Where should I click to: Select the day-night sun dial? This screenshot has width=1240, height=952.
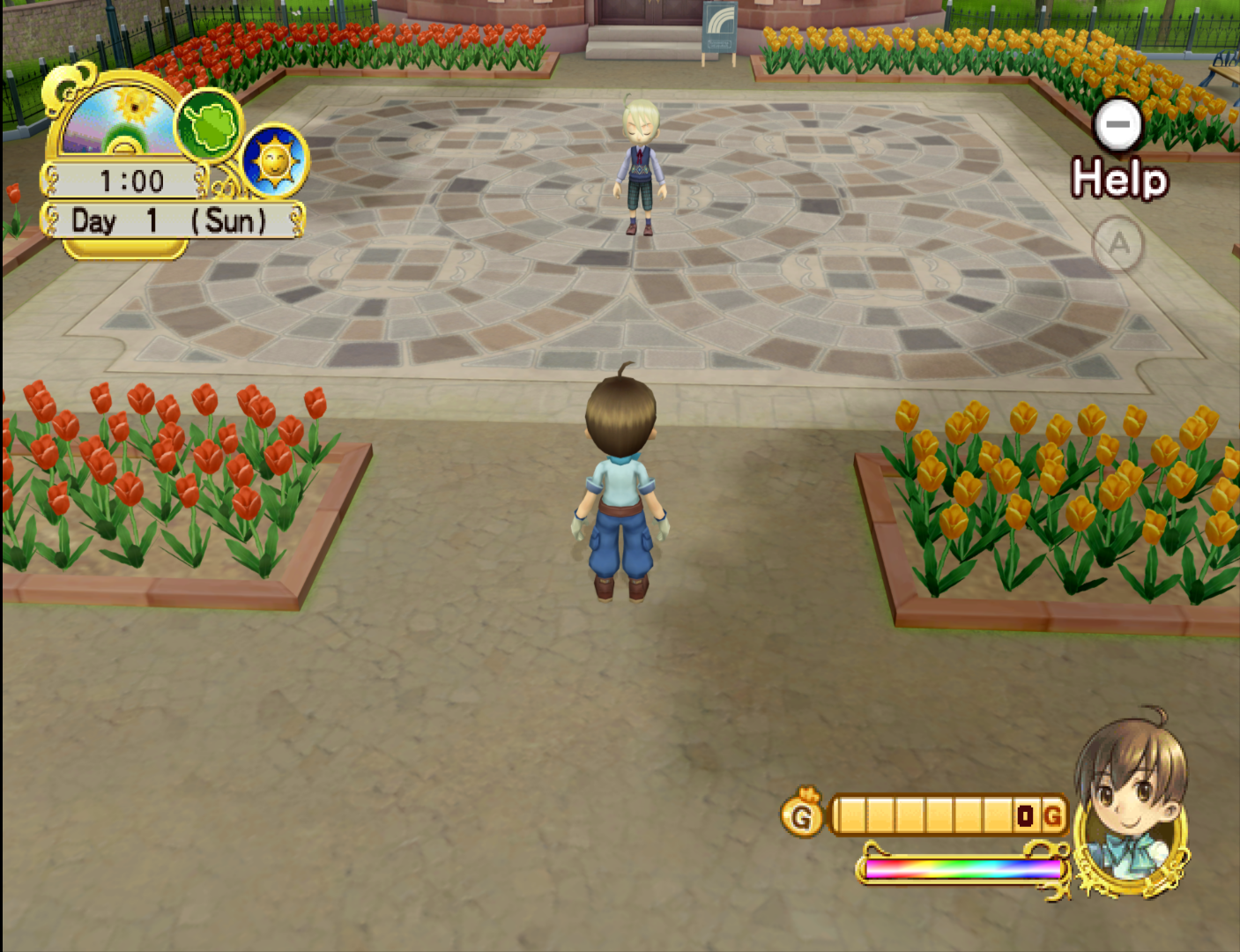[x=119, y=119]
